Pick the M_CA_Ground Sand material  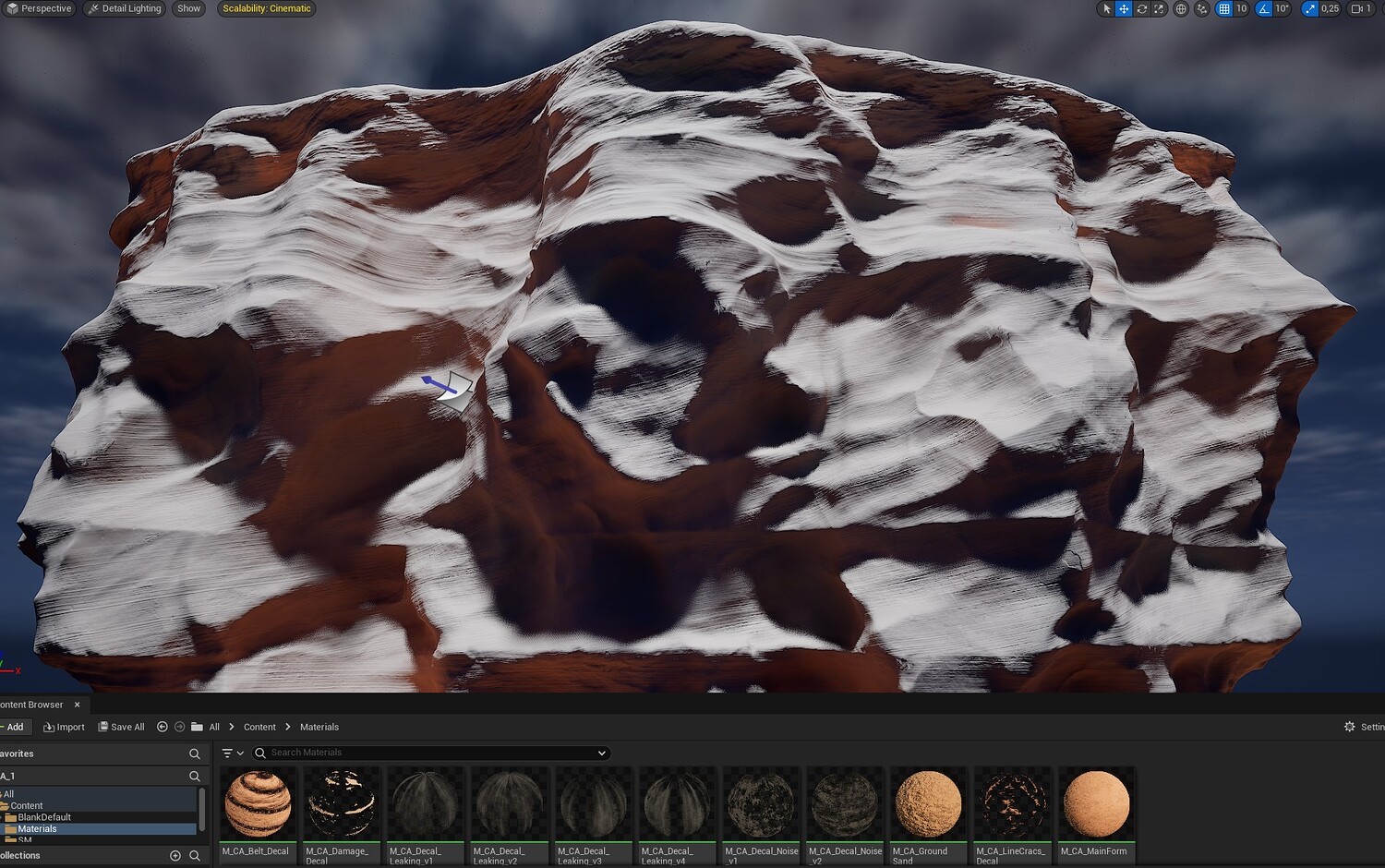tap(928, 805)
